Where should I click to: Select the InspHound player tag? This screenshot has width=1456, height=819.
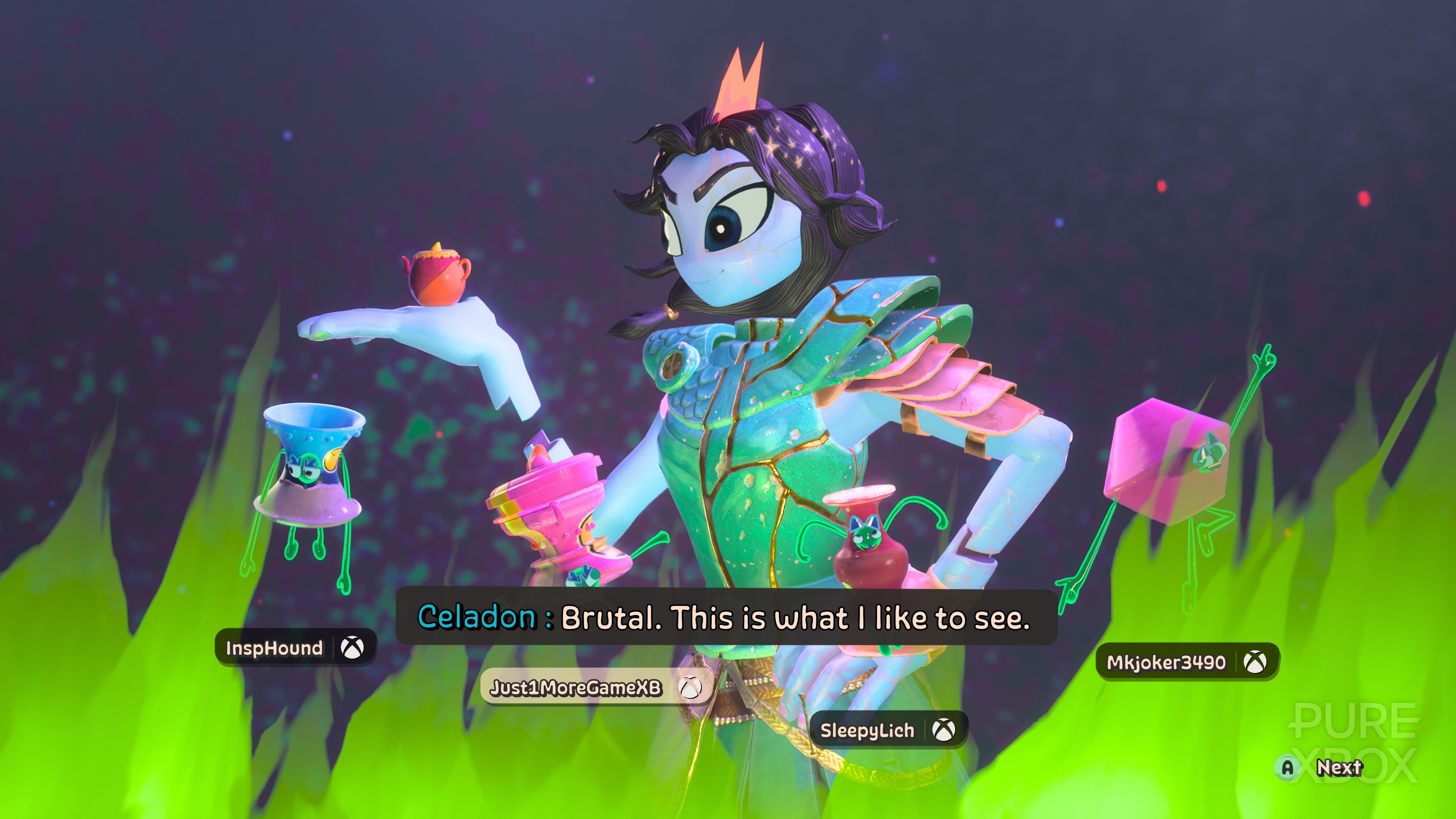(x=295, y=648)
